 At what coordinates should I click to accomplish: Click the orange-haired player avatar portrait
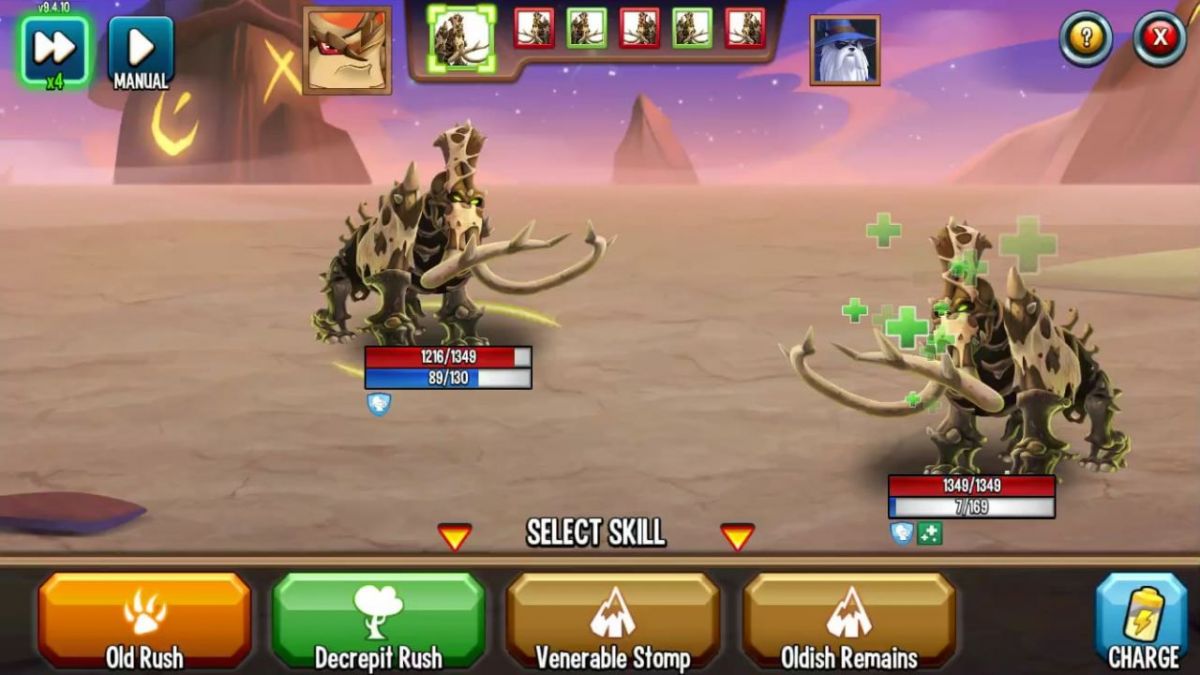point(347,50)
